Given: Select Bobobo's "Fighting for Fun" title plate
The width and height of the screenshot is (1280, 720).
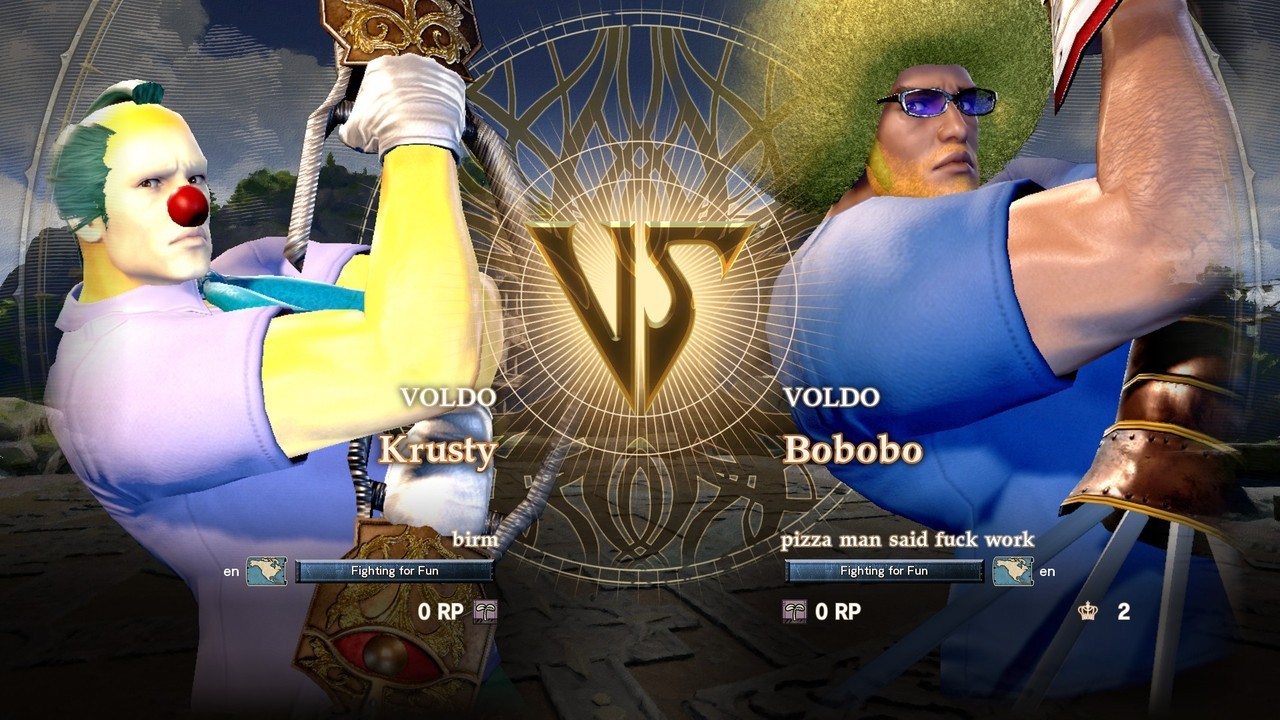Looking at the screenshot, I should [x=884, y=571].
